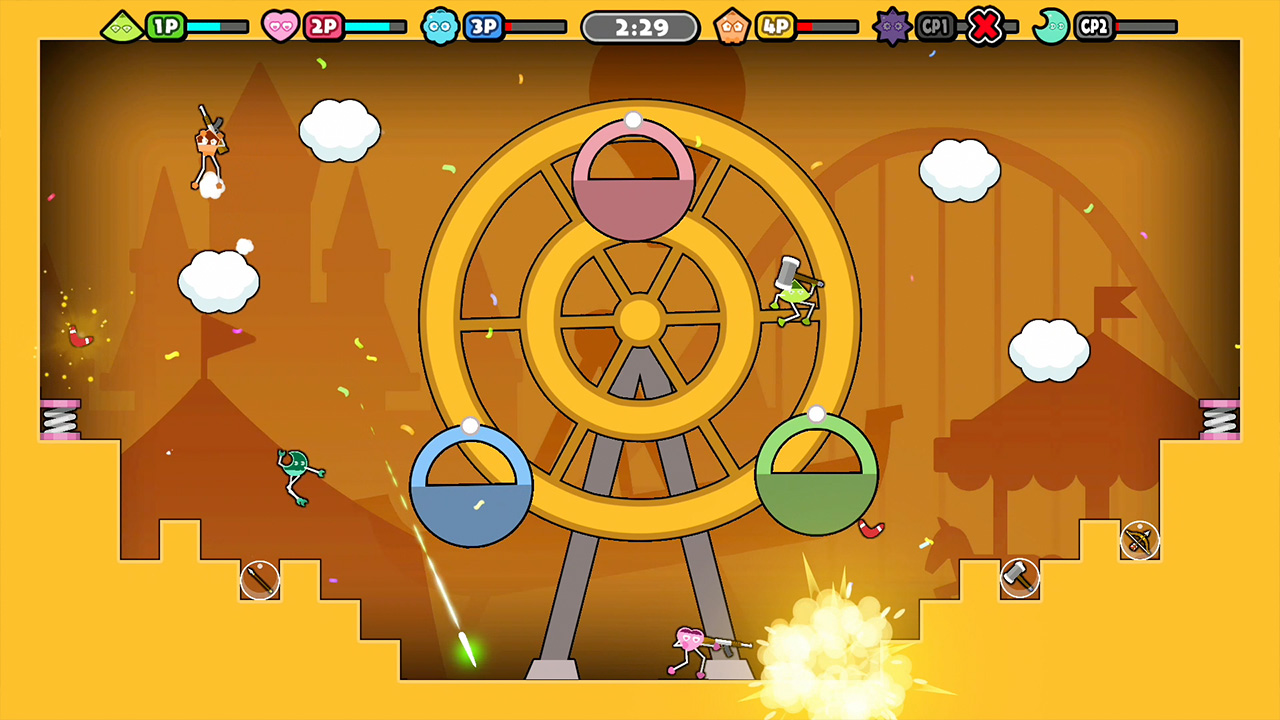Click the baton pickup icon on the left ledge
1280x720 pixels.
tap(258, 579)
